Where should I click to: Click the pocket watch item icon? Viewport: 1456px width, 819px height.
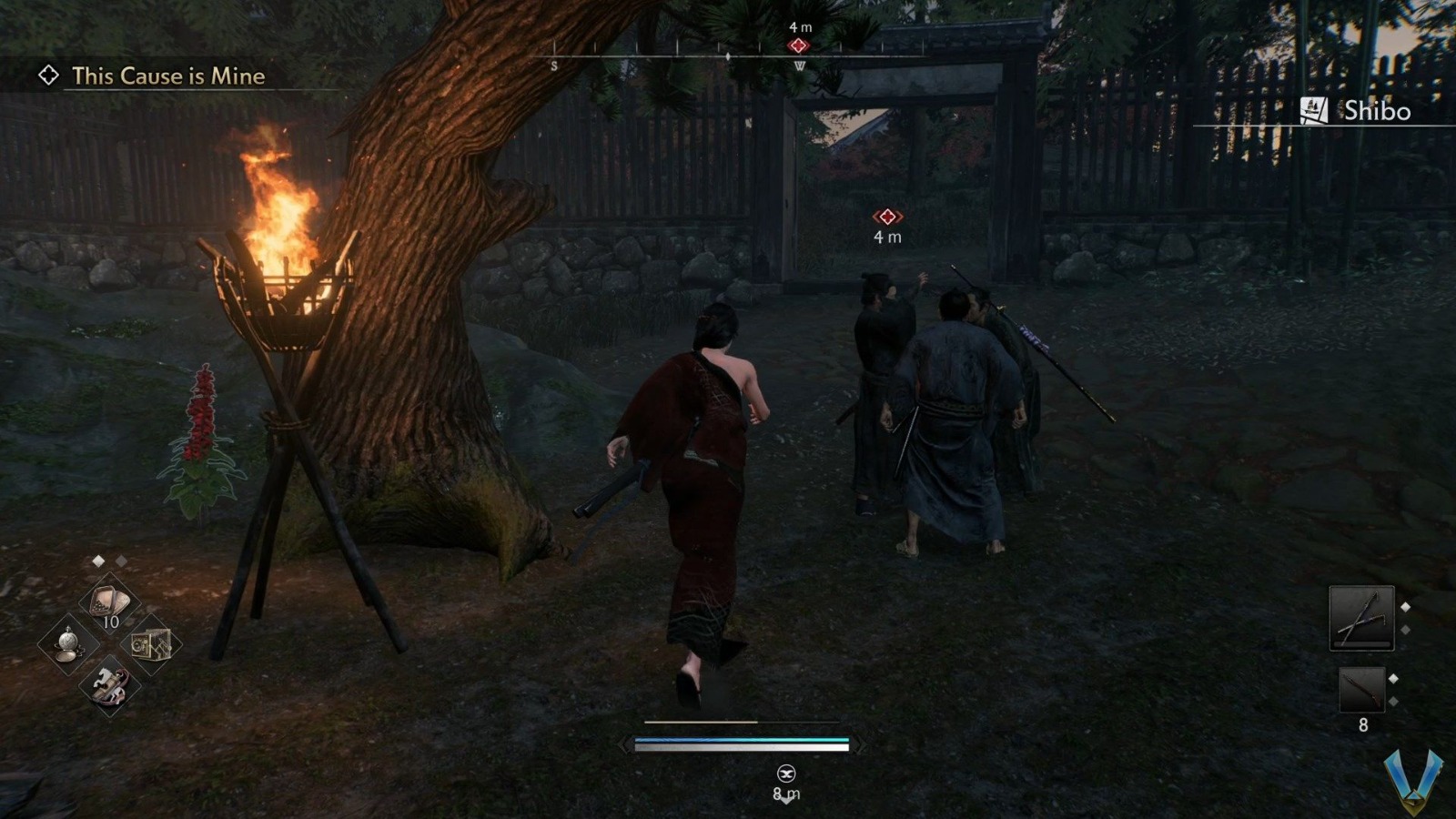[68, 645]
